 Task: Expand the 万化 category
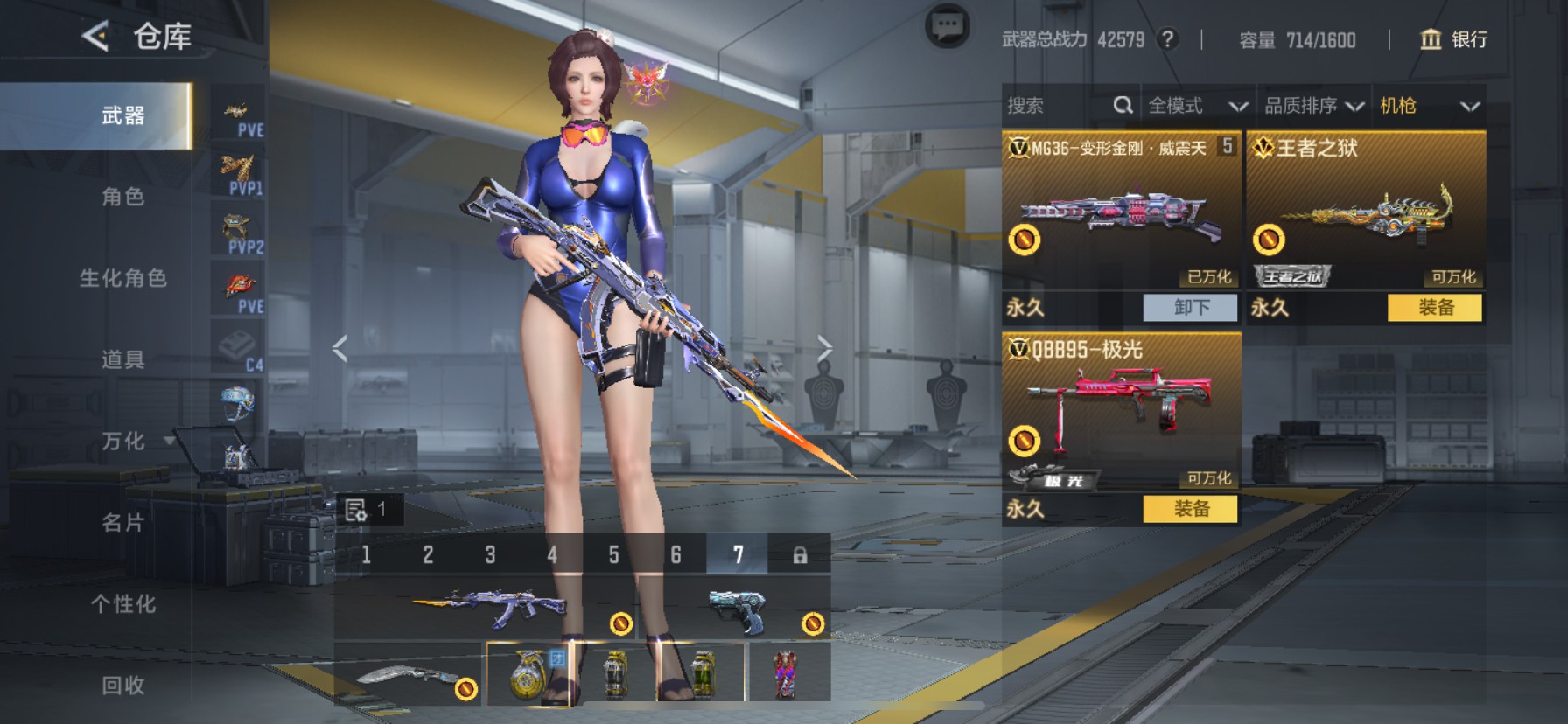click(x=123, y=441)
